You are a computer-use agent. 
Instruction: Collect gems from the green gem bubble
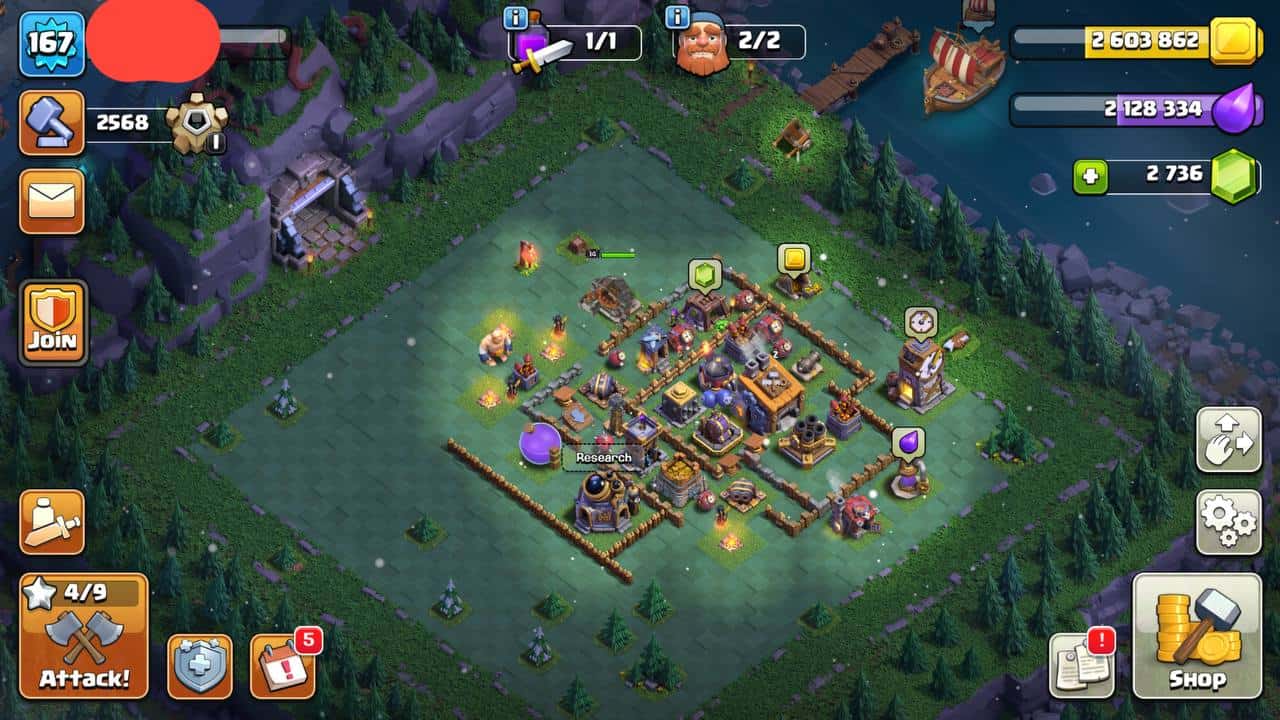pyautogui.click(x=704, y=274)
